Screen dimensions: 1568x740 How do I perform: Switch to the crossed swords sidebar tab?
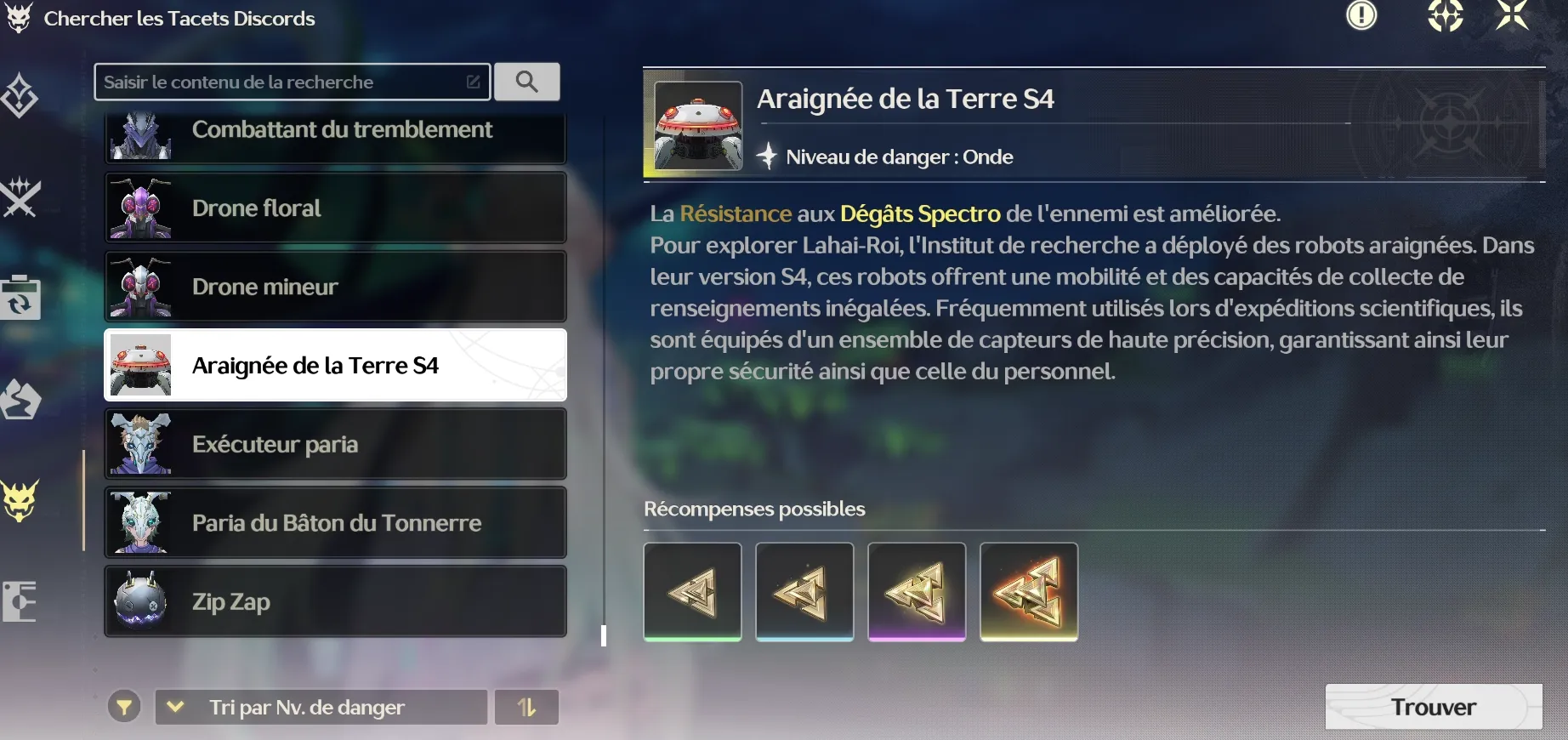coord(20,197)
